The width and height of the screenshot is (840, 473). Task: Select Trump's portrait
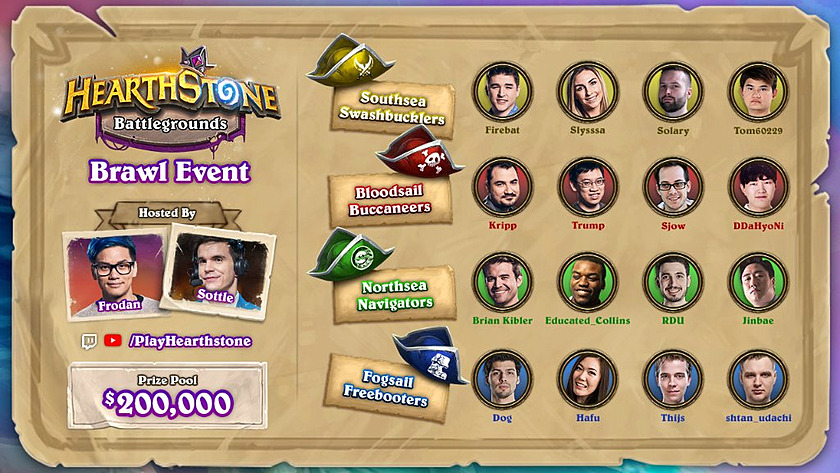click(588, 186)
